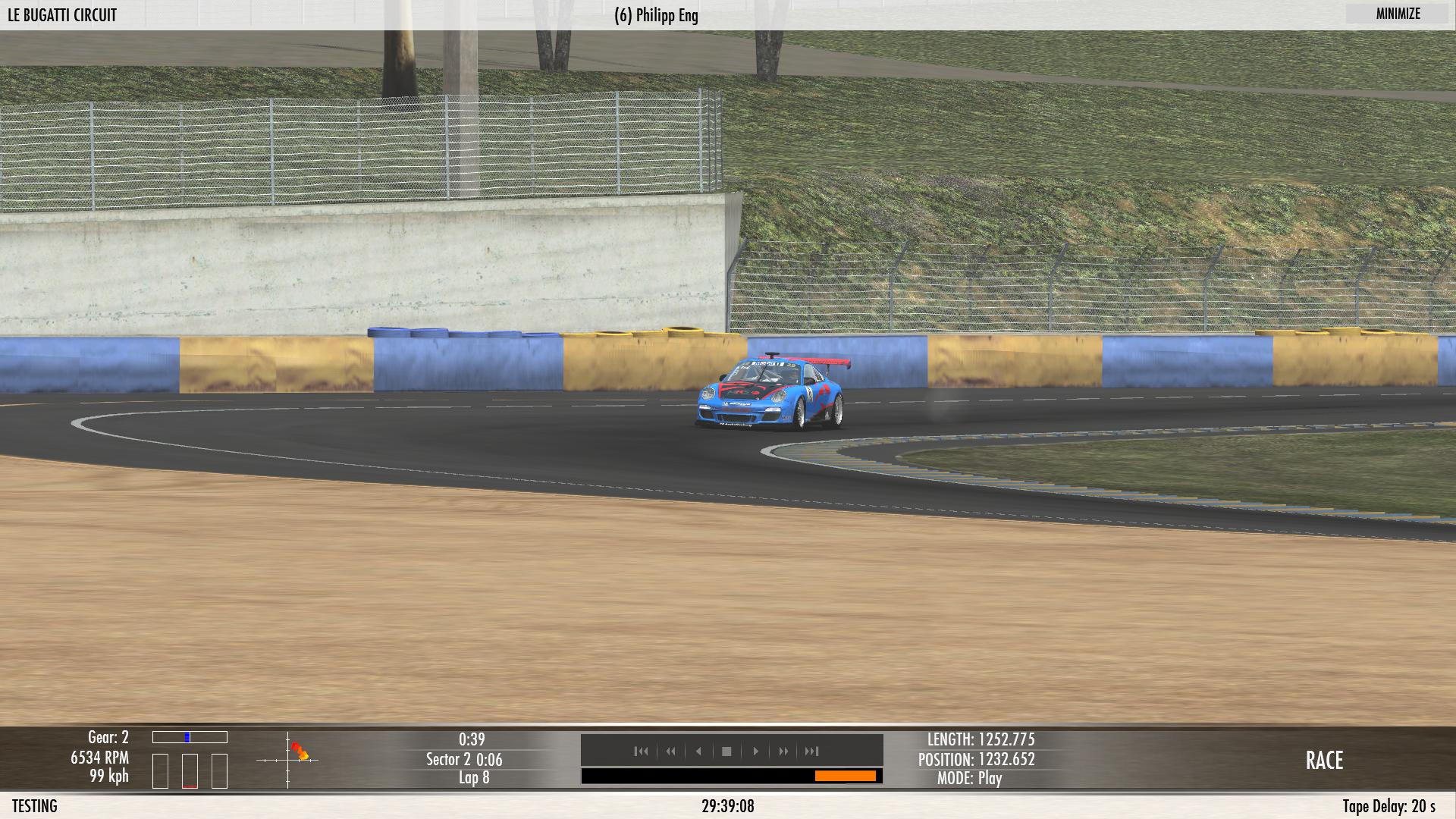Skip to the replay end
Screen dimensions: 1456x819
point(811,752)
